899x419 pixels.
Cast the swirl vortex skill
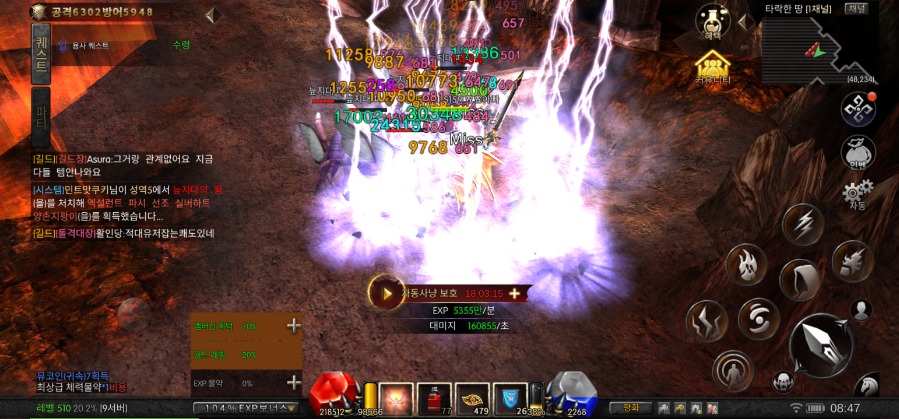(x=759, y=319)
